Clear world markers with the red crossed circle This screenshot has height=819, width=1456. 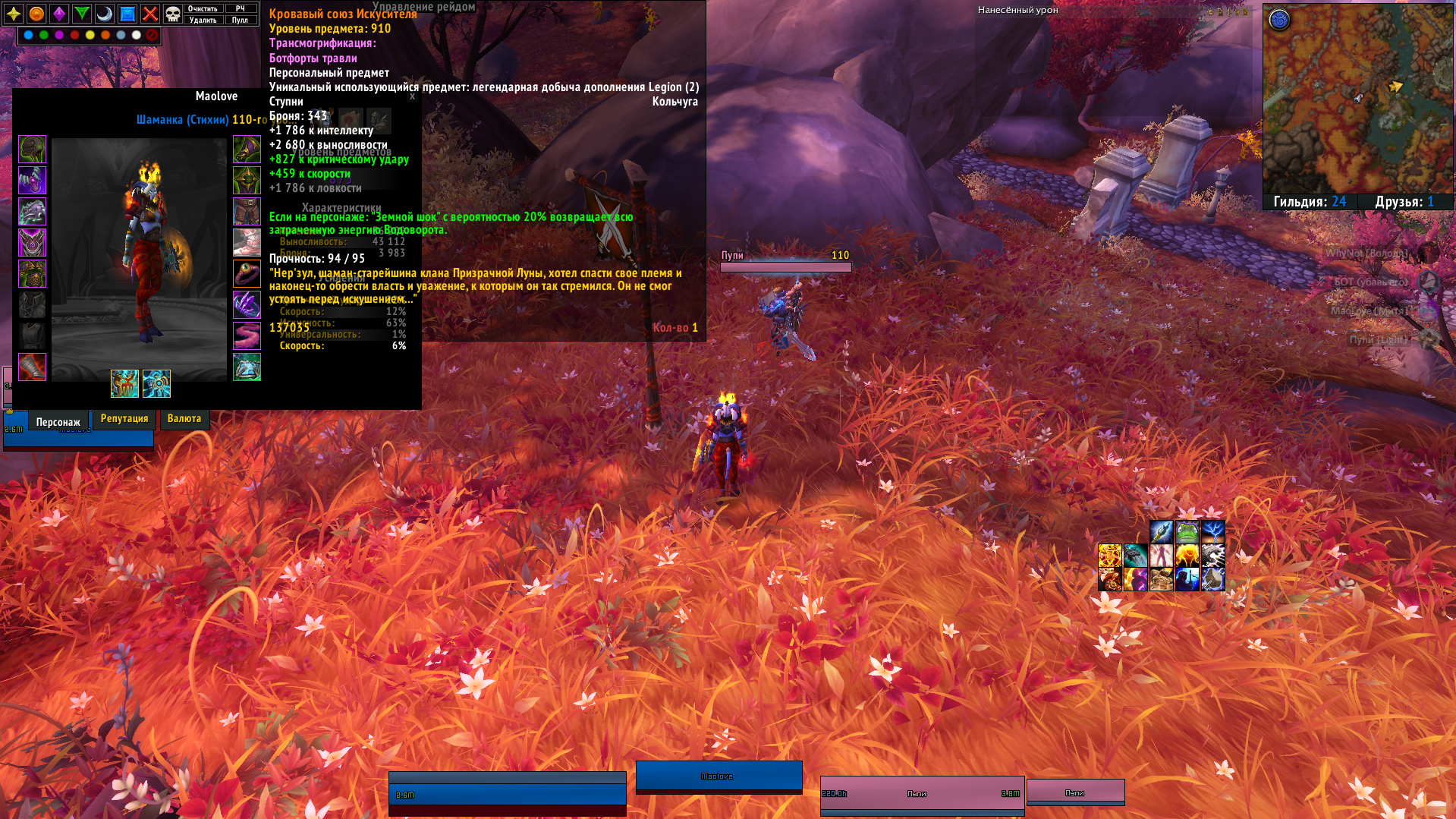(x=152, y=35)
